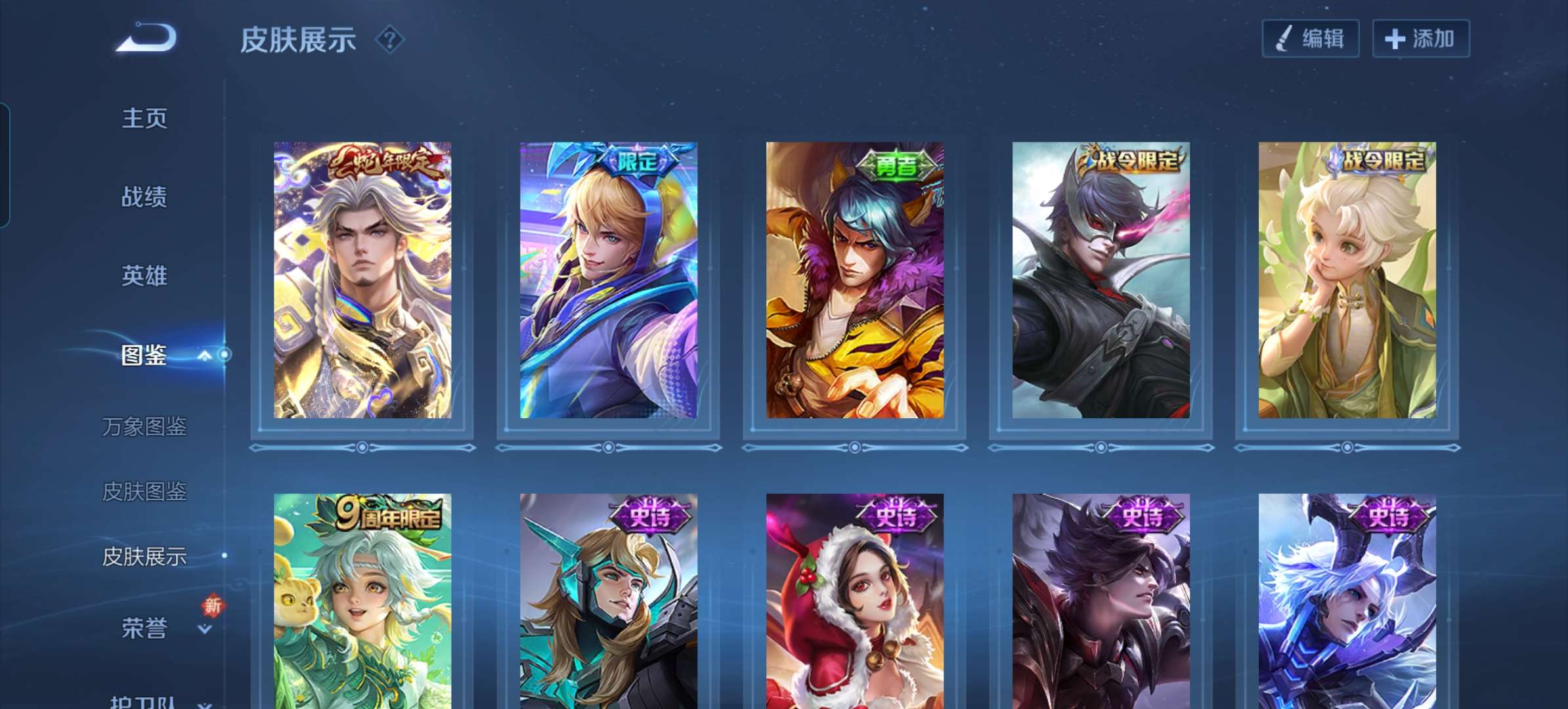Viewport: 1568px width, 709px height.
Task: Open 万象图鉴 submenu entry
Action: (x=144, y=427)
